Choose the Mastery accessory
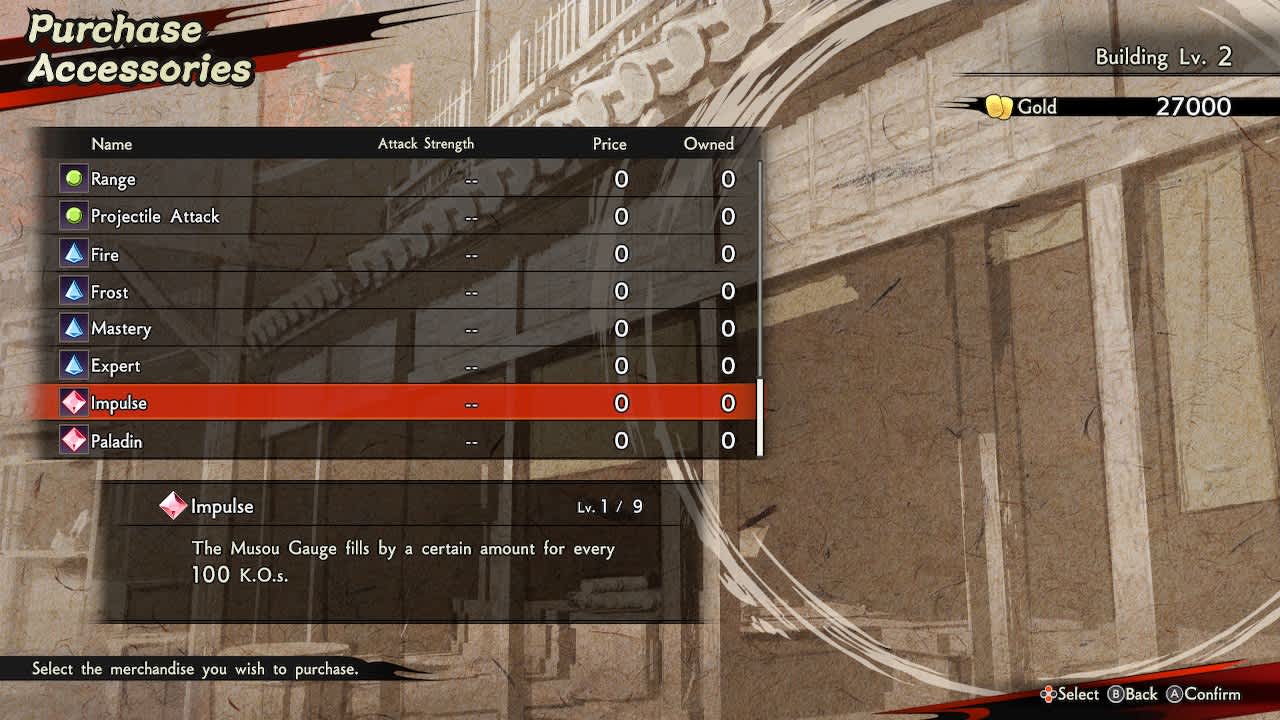Screen dimensions: 1280x720 400,329
